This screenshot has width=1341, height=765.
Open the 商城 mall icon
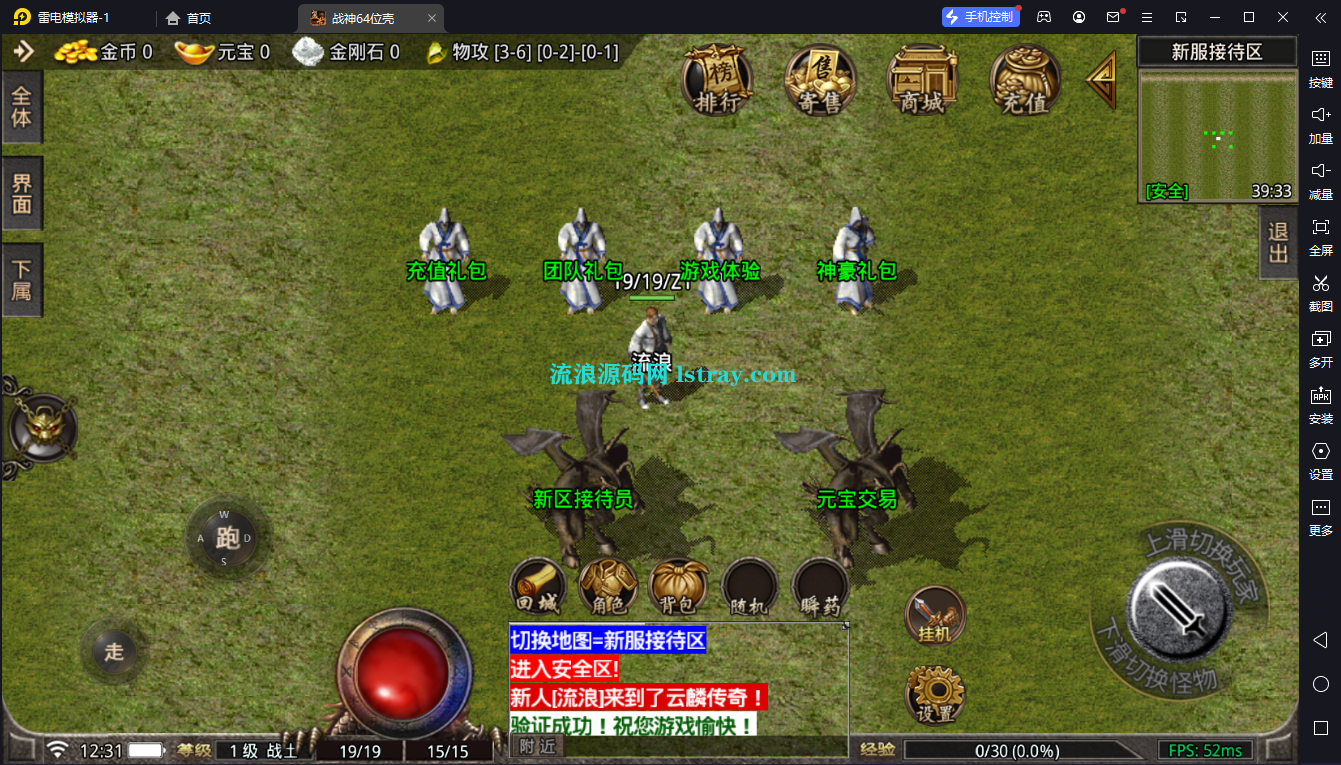click(x=922, y=82)
